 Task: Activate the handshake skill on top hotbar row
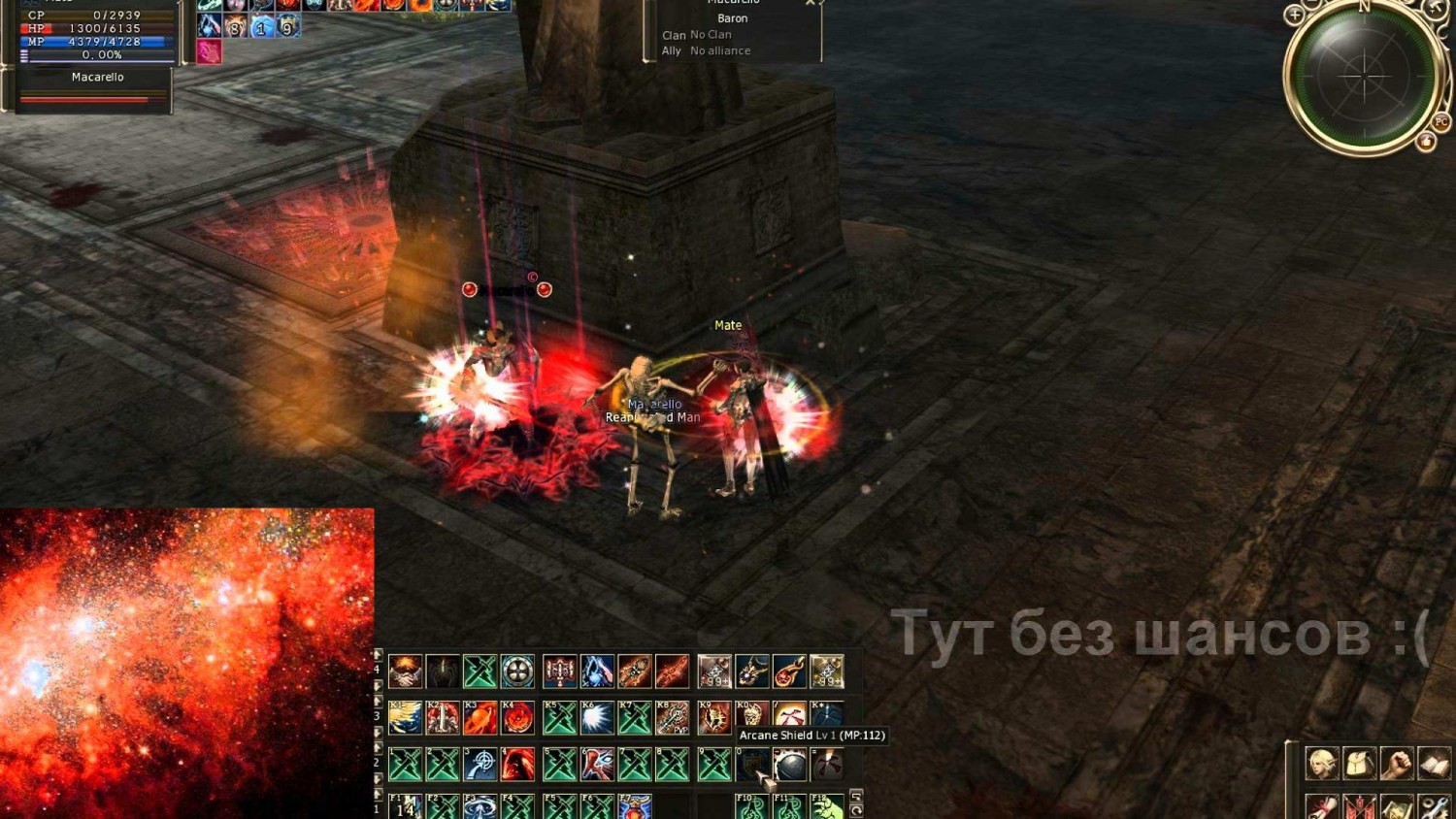click(406, 672)
